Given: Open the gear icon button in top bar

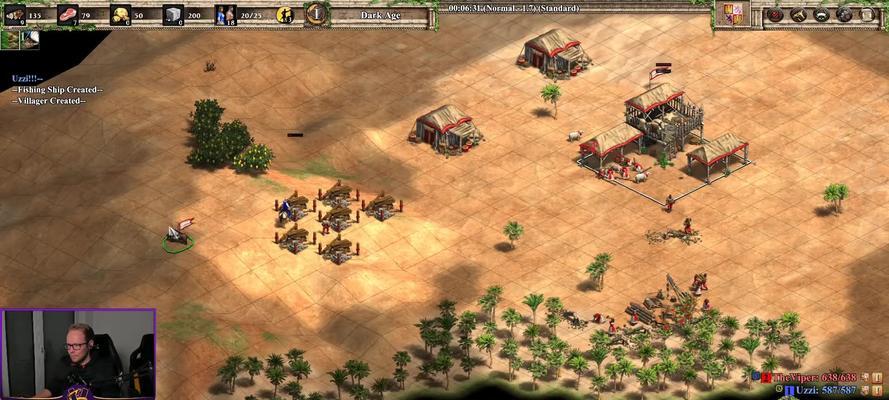Looking at the screenshot, I should point(844,14).
